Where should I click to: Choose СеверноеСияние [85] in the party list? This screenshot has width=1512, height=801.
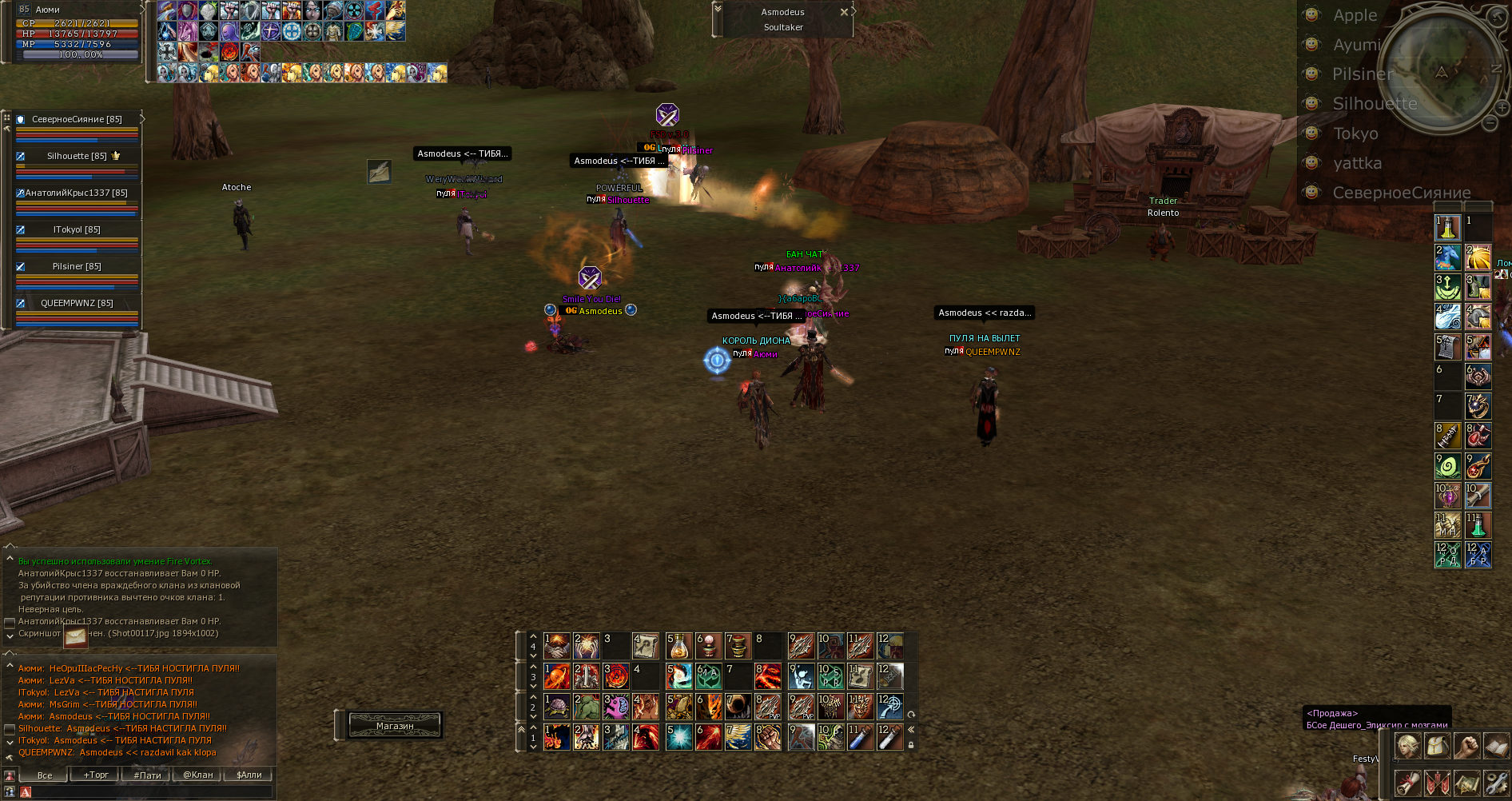(x=77, y=119)
